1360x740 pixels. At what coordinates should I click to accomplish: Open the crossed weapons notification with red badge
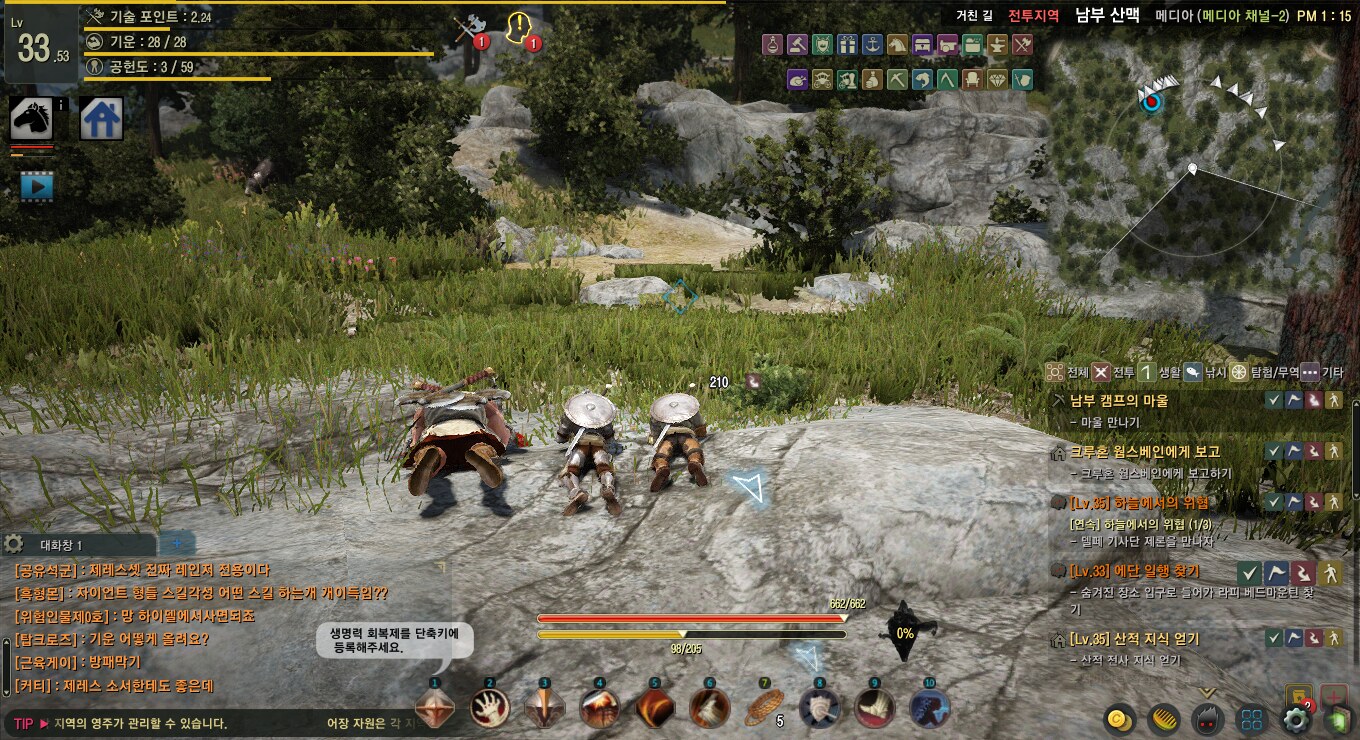point(468,28)
